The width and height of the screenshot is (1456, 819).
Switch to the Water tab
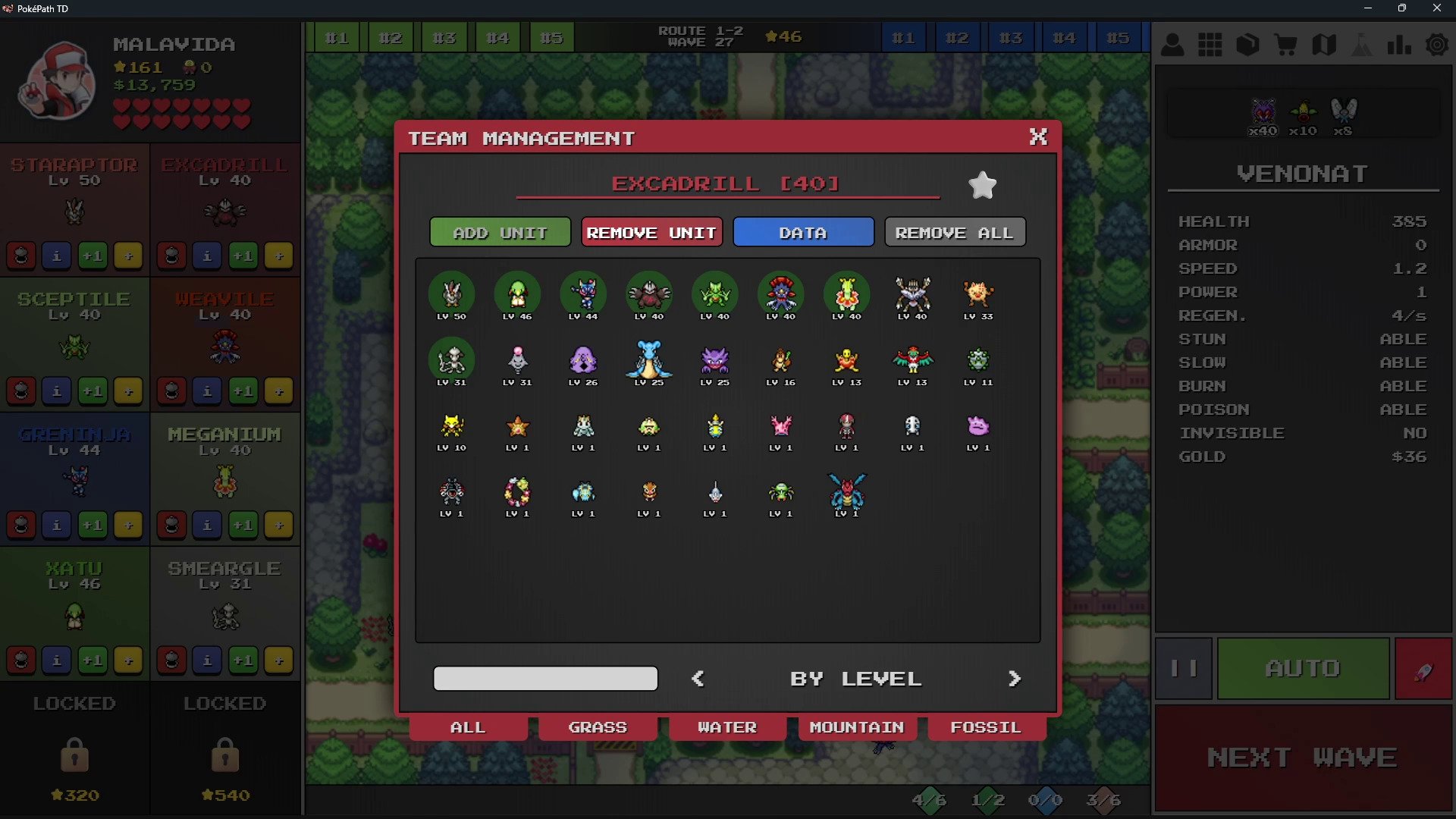[x=727, y=727]
